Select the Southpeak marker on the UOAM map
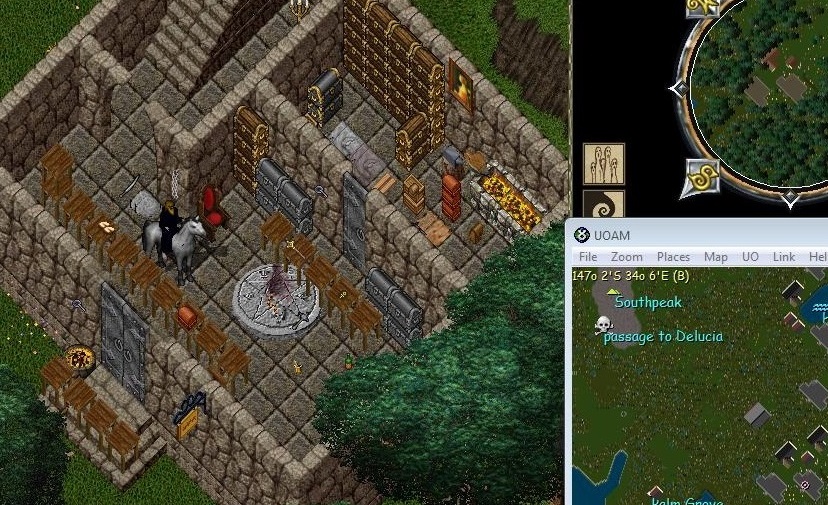This screenshot has height=505, width=828. [x=613, y=291]
